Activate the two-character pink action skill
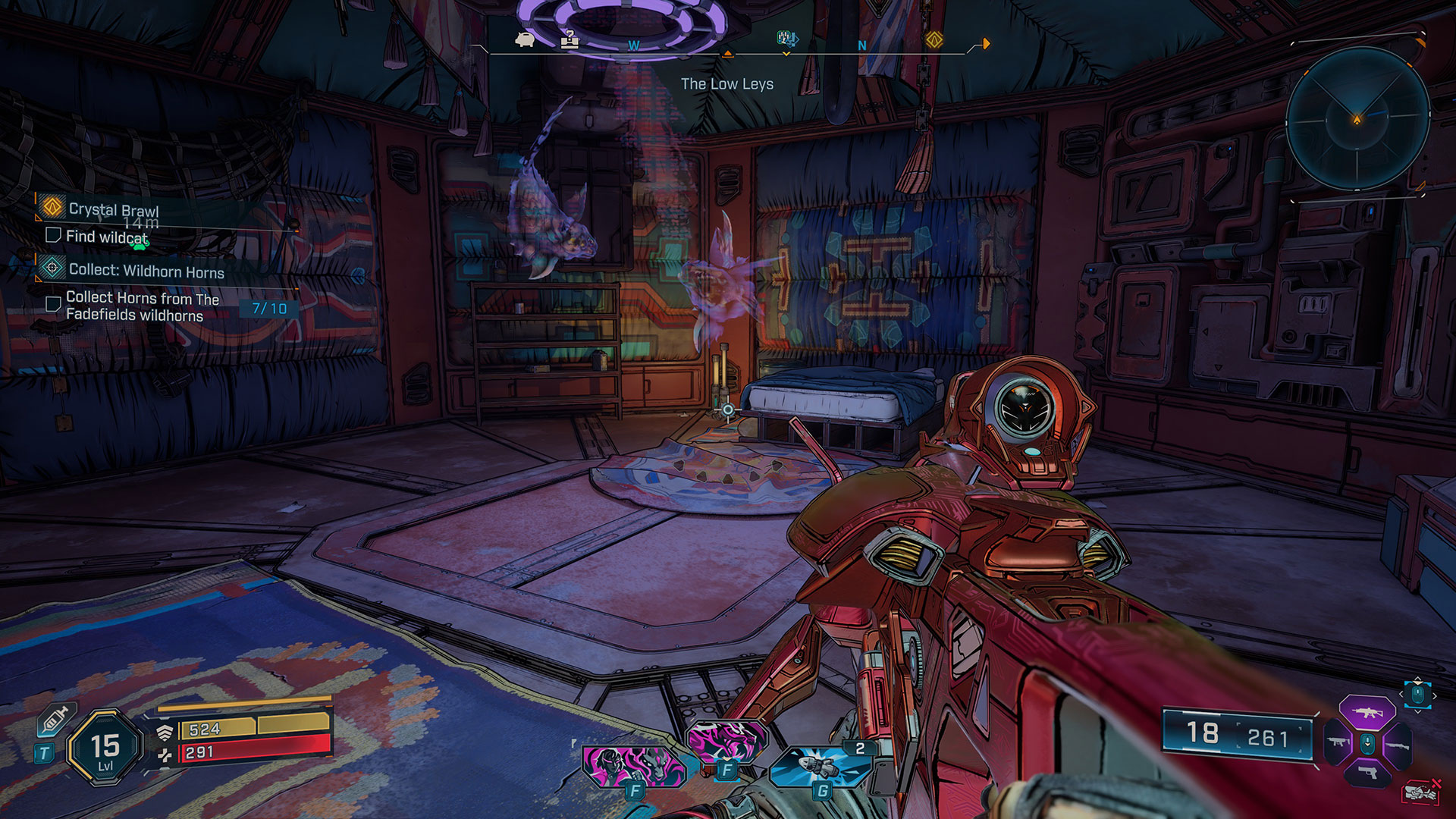 [x=632, y=764]
